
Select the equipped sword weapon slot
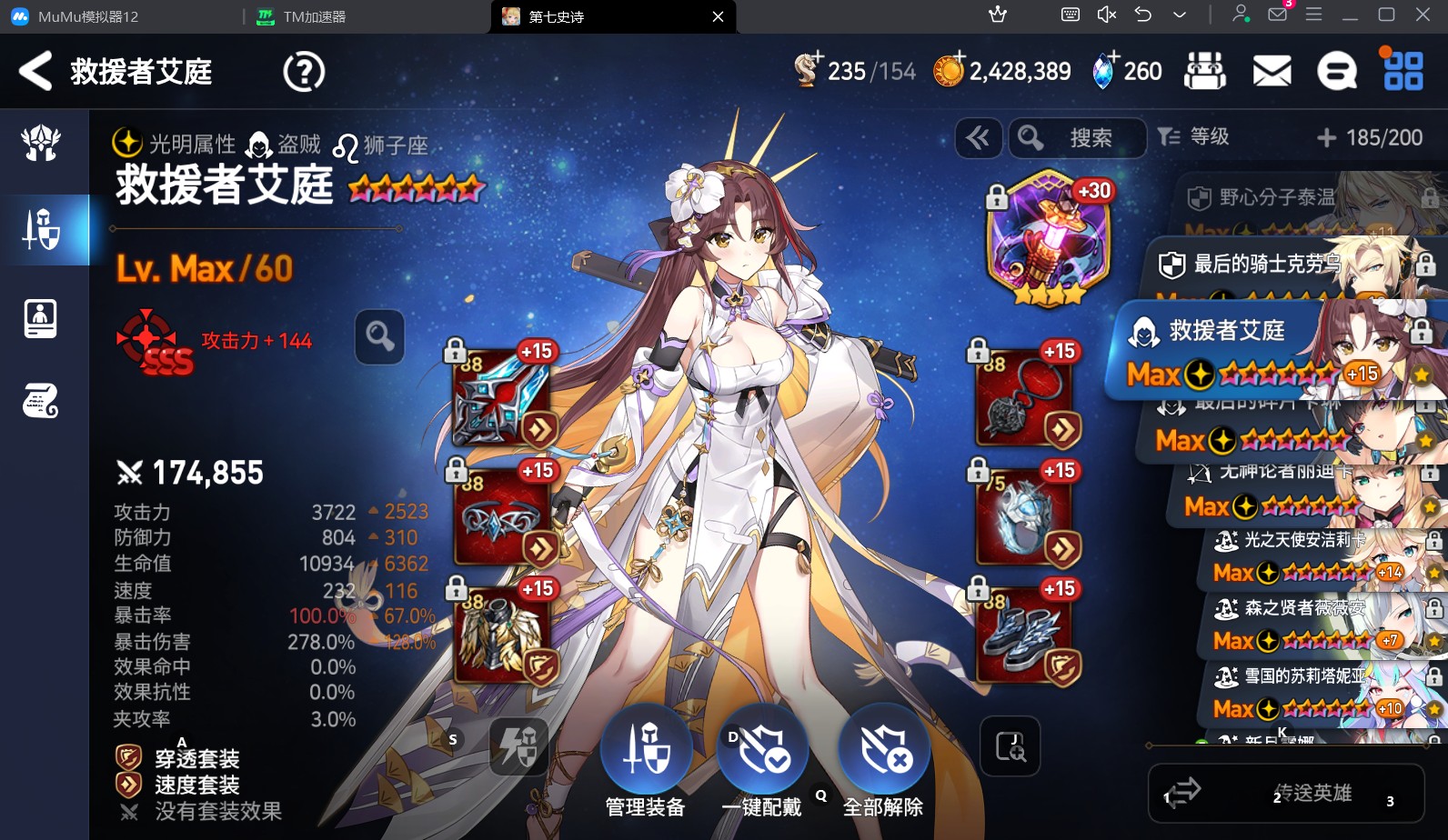503,398
